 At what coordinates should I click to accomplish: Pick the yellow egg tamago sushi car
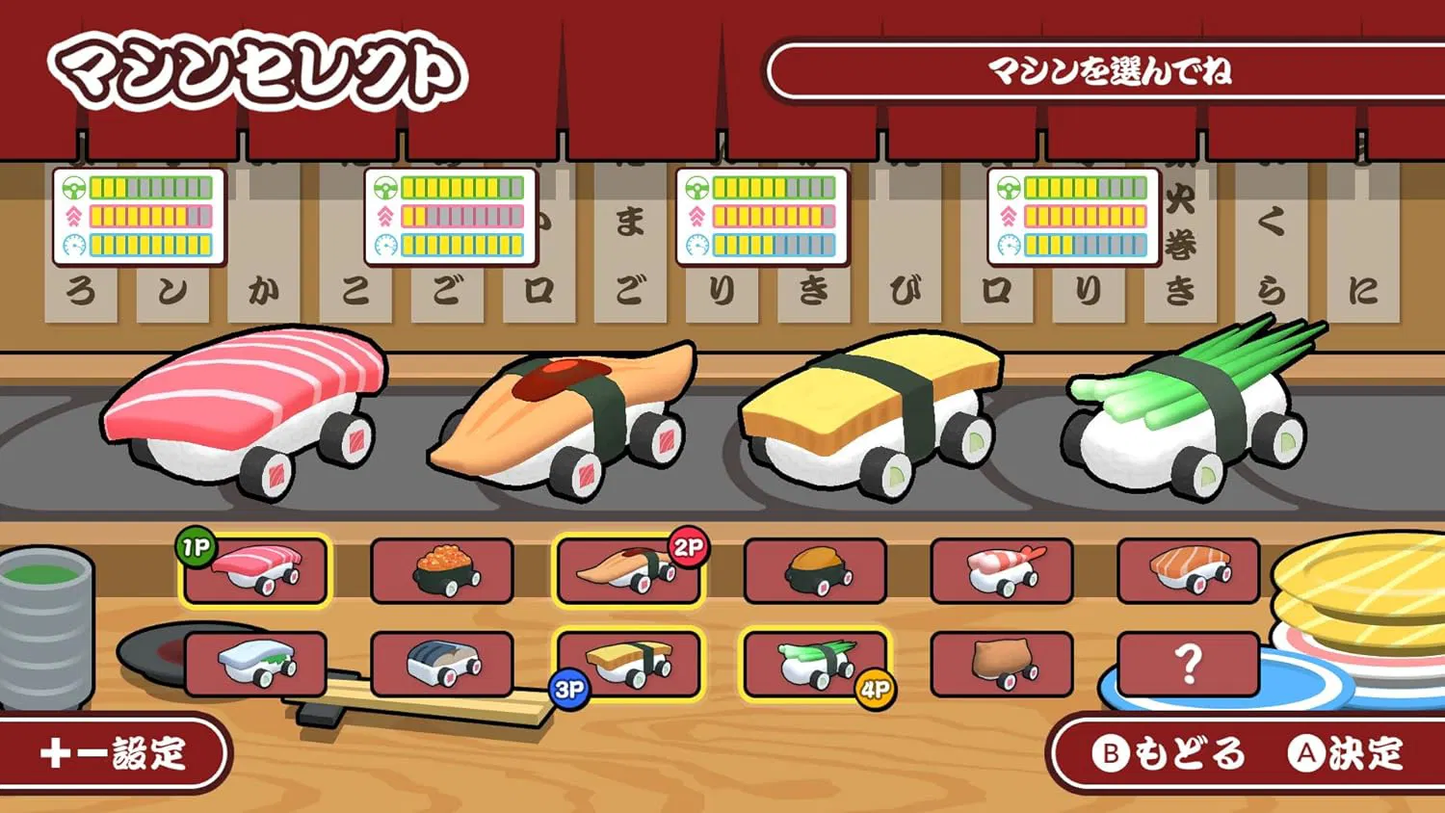coord(628,664)
